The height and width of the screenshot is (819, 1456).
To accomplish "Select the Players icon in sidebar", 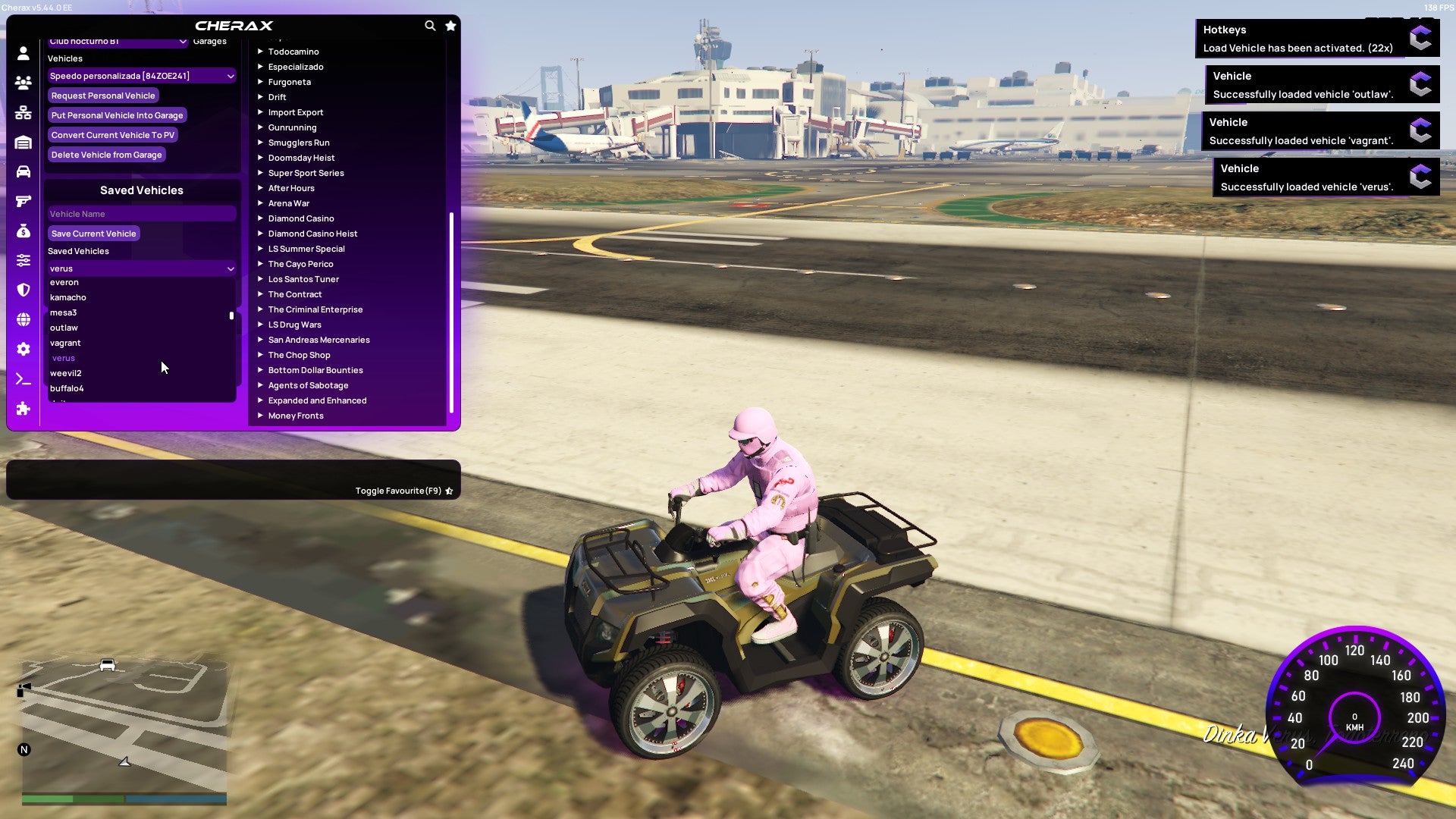I will pyautogui.click(x=22, y=83).
